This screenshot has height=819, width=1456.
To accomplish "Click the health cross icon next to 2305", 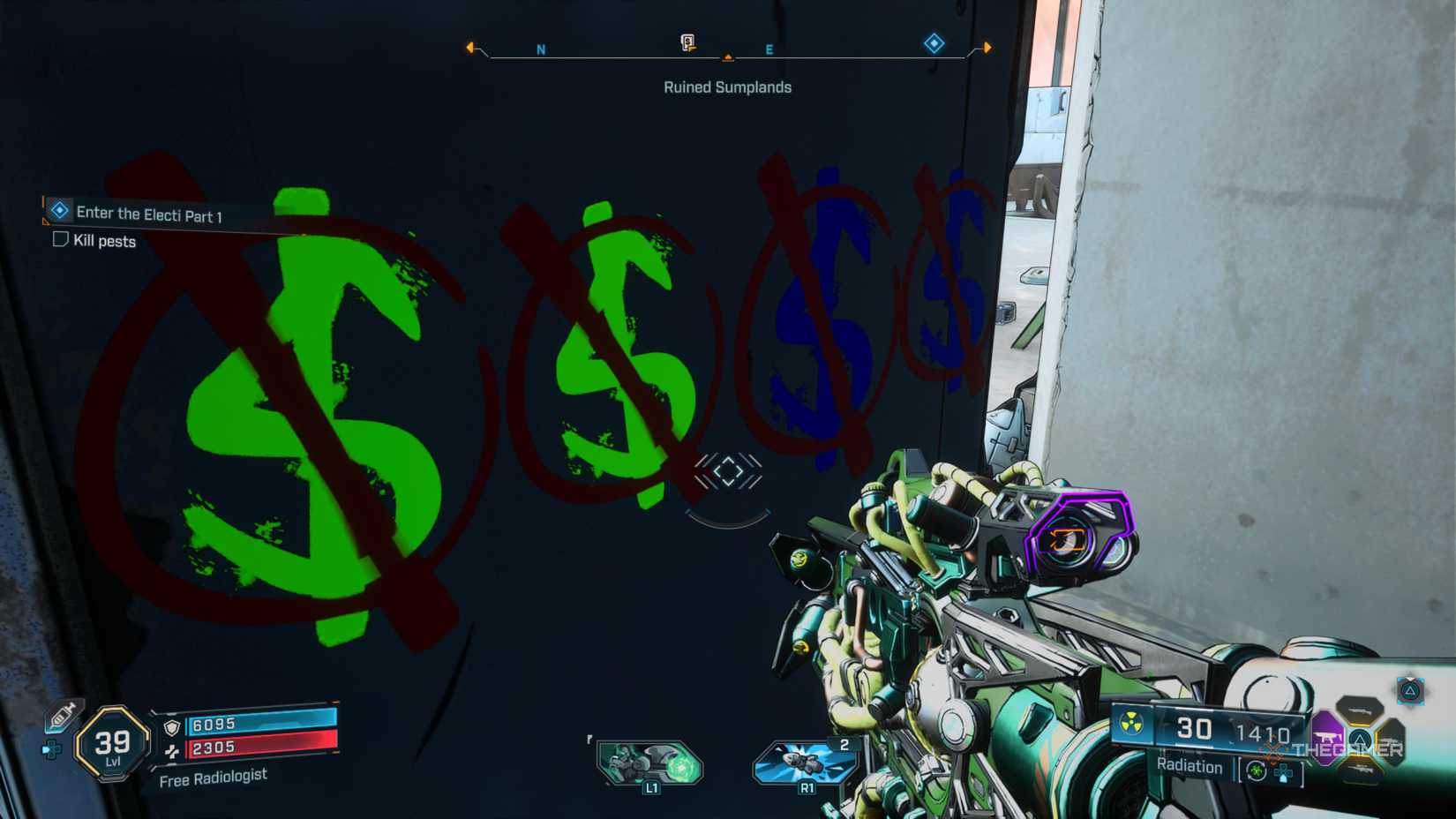I will (x=172, y=752).
